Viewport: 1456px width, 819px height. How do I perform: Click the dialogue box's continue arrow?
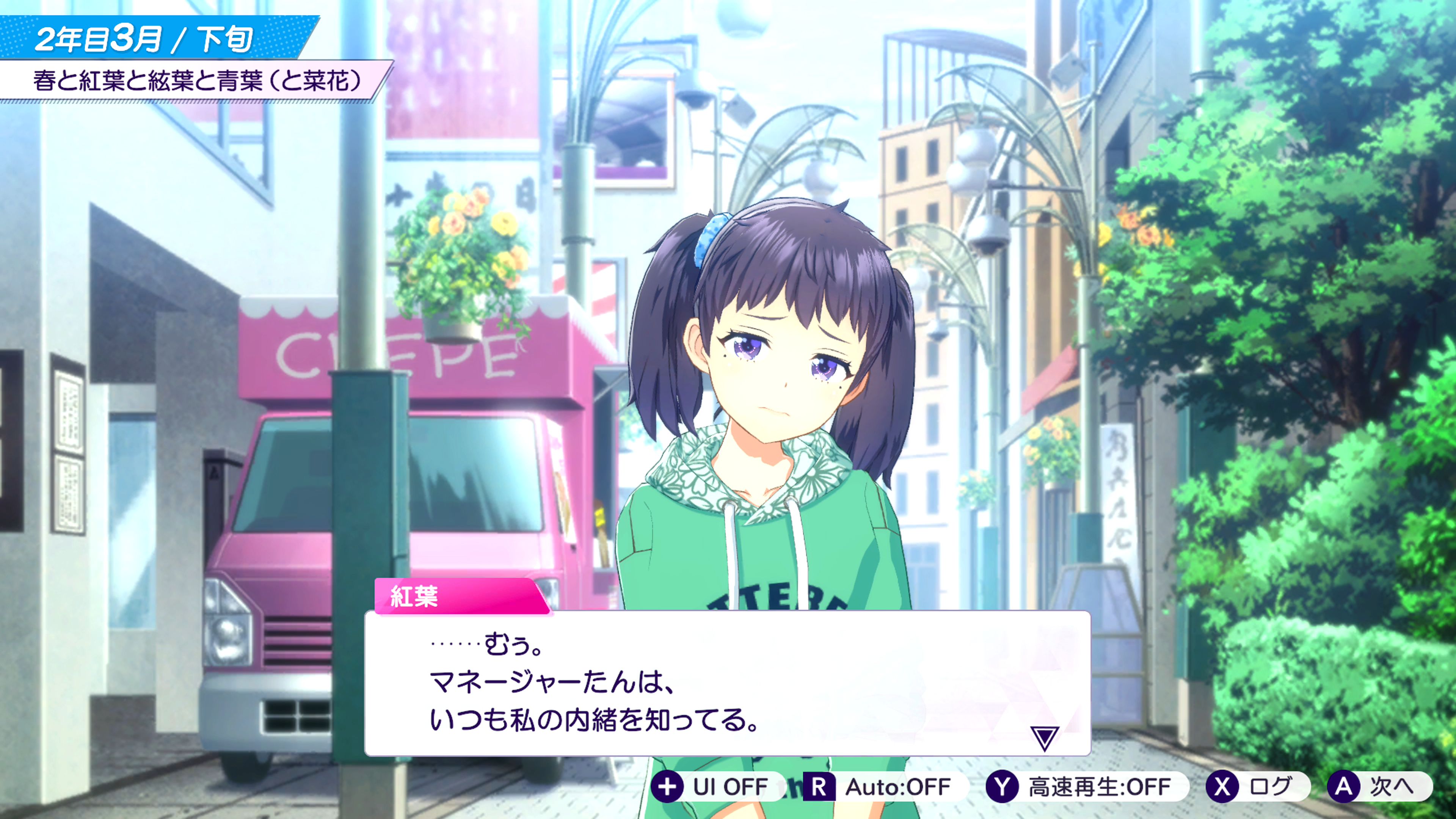(x=1044, y=737)
